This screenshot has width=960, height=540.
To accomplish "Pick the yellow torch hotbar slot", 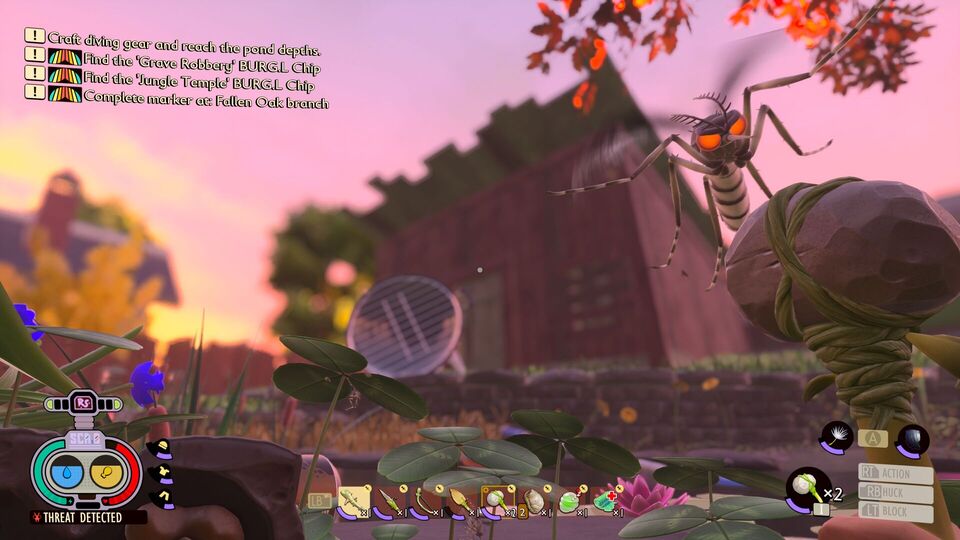I will pyautogui.click(x=461, y=499).
